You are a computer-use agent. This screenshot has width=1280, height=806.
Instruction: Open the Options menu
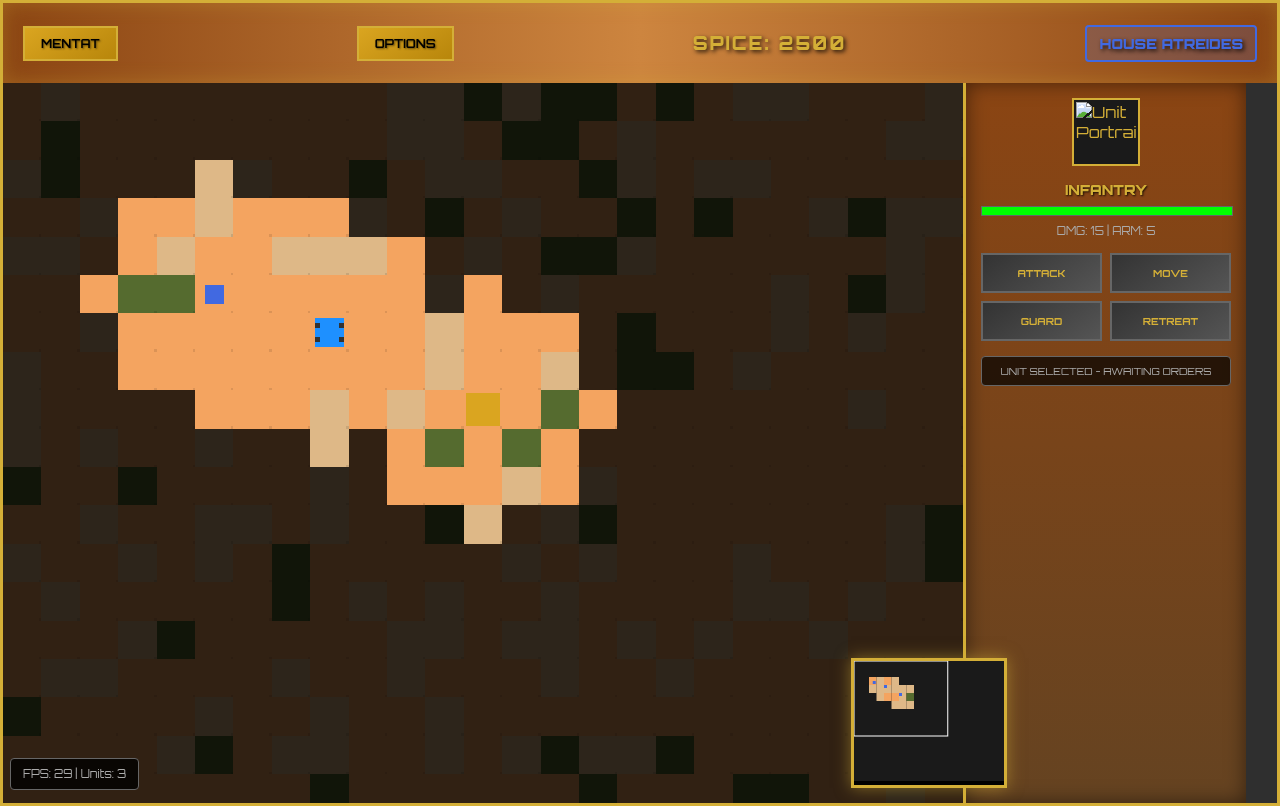tap(405, 43)
